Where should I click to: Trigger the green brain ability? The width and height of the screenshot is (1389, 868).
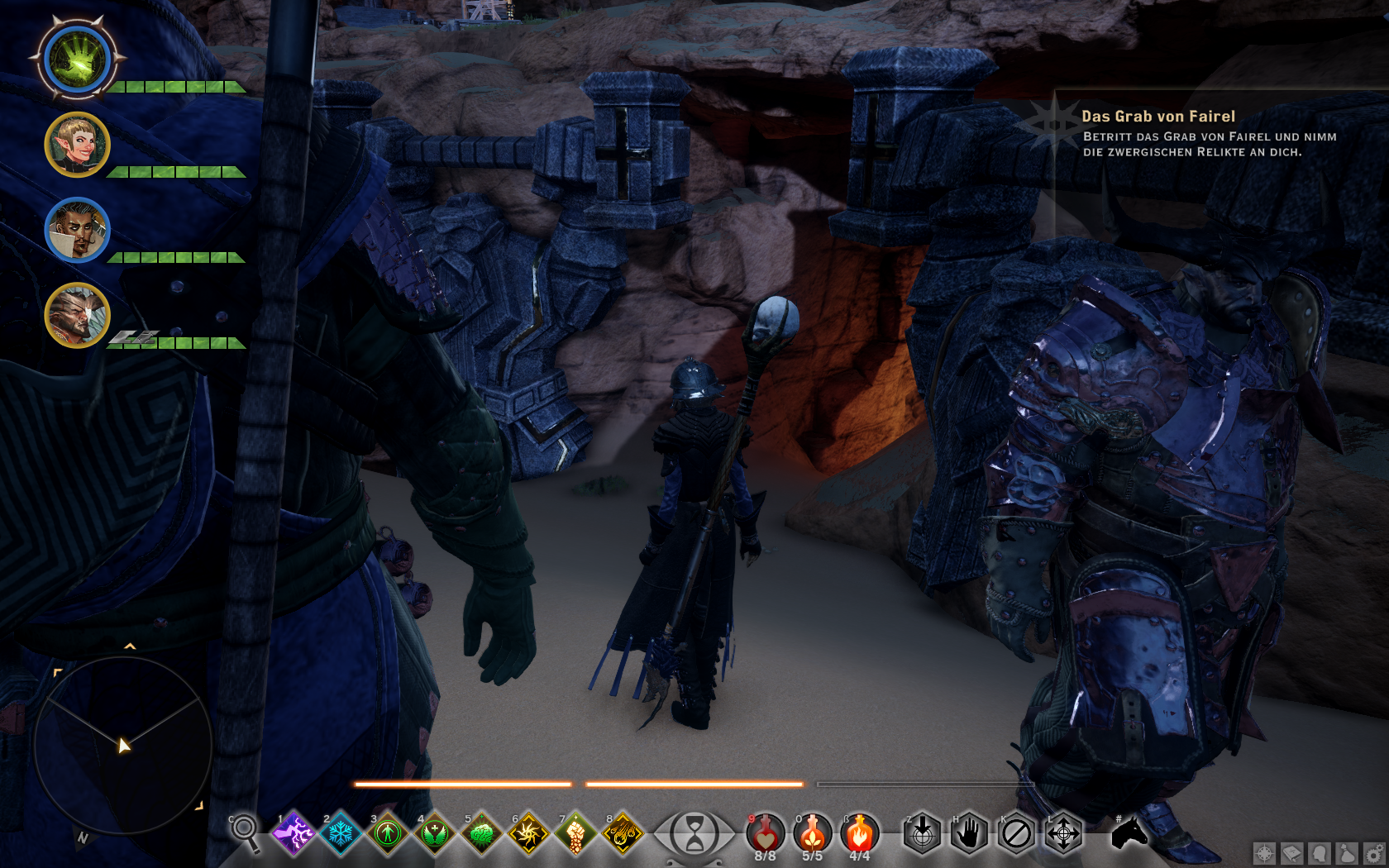click(x=482, y=833)
